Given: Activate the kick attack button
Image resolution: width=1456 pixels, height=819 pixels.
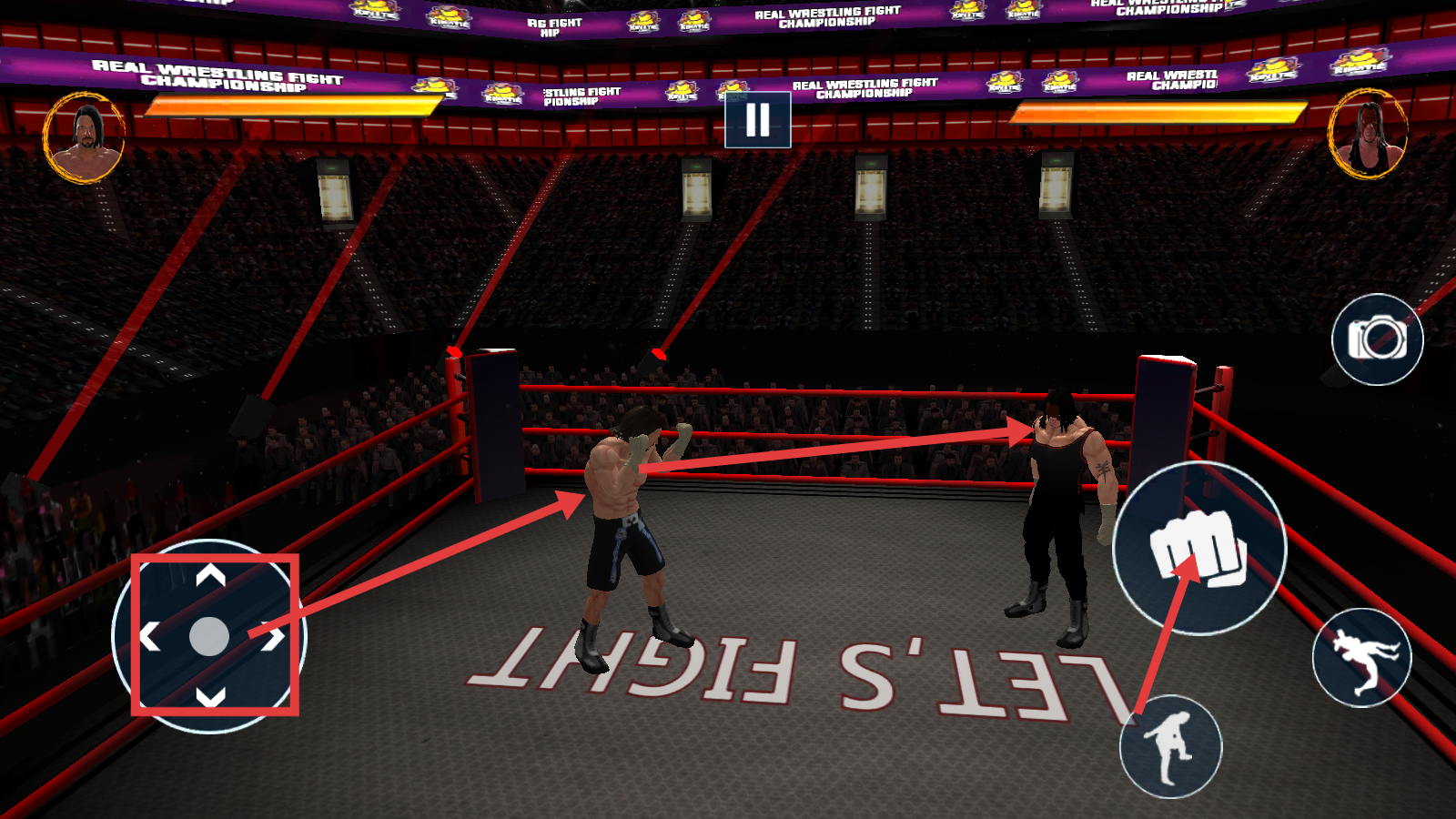Looking at the screenshot, I should coord(1170,746).
